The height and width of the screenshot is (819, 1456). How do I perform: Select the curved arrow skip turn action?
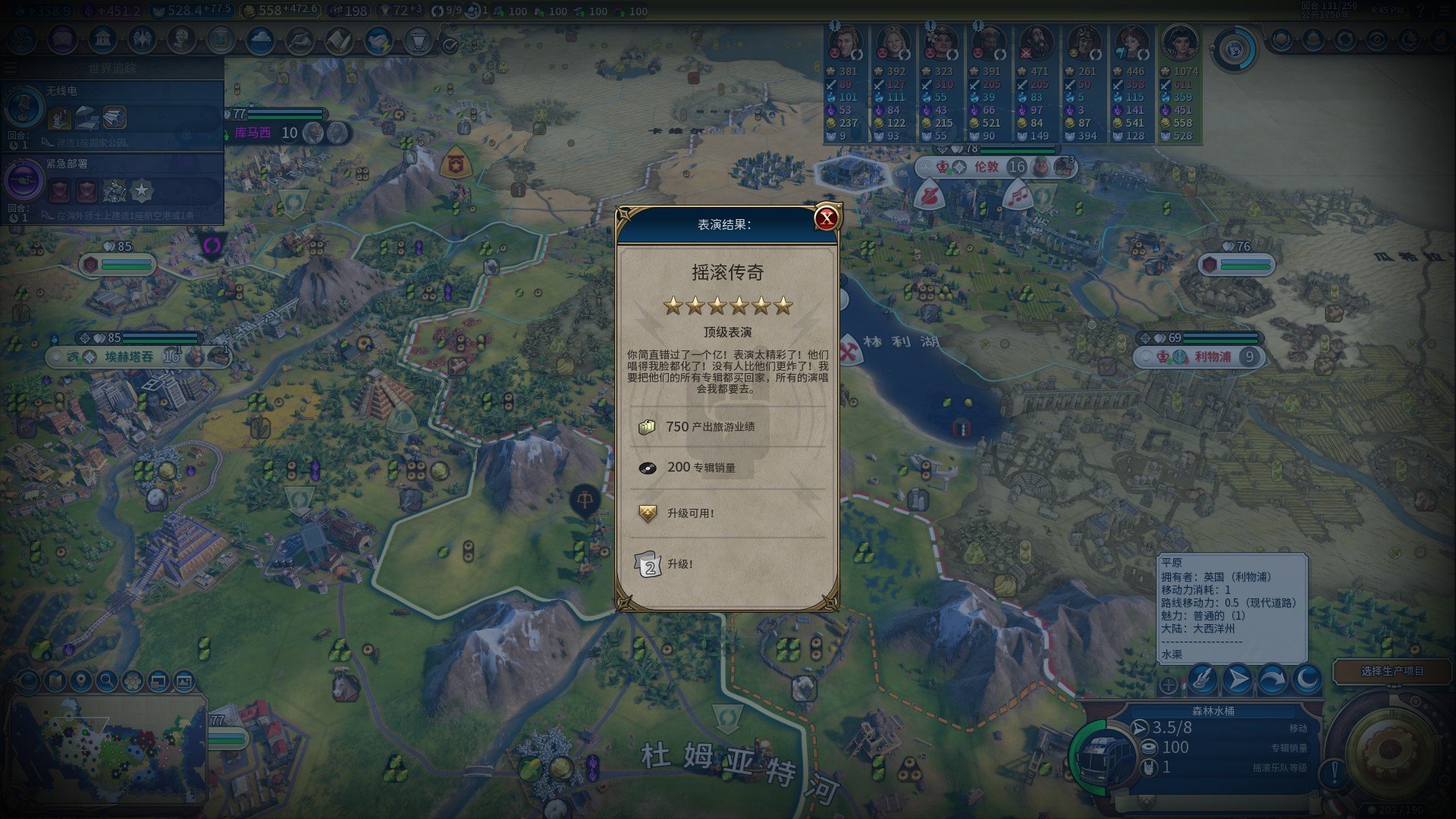point(1272,679)
